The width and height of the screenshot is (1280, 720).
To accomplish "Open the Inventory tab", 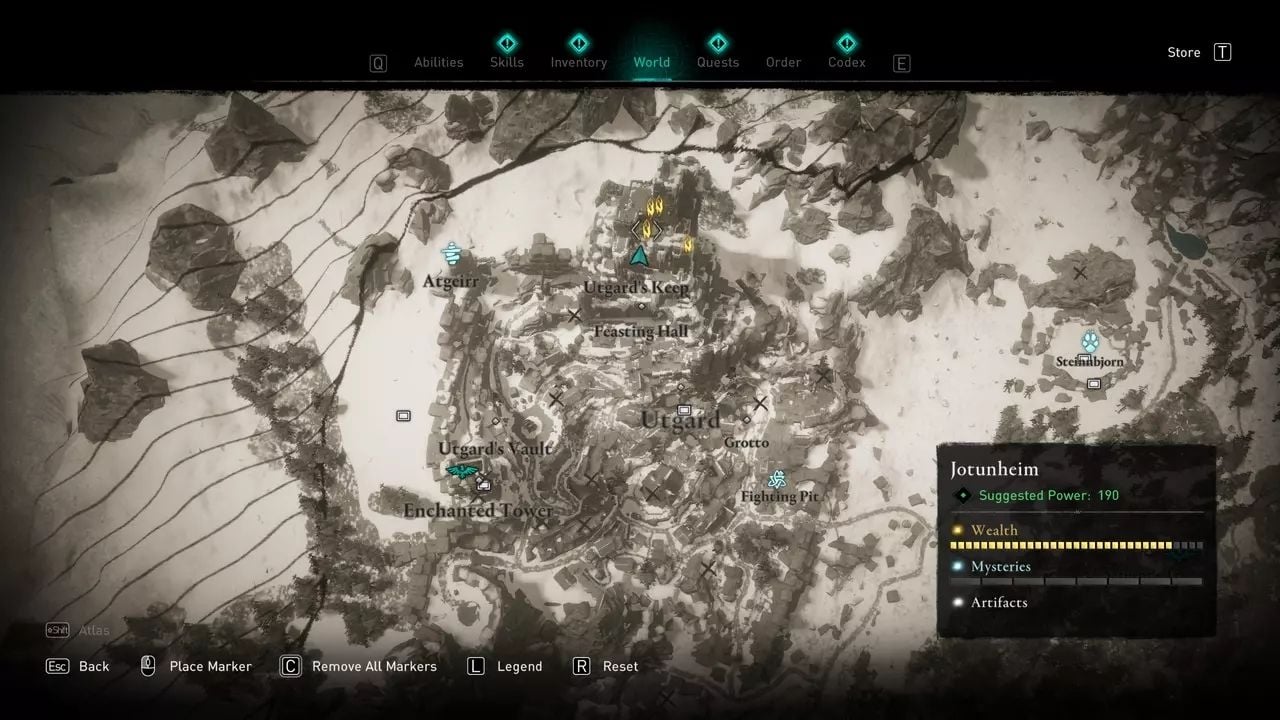I will pos(578,62).
